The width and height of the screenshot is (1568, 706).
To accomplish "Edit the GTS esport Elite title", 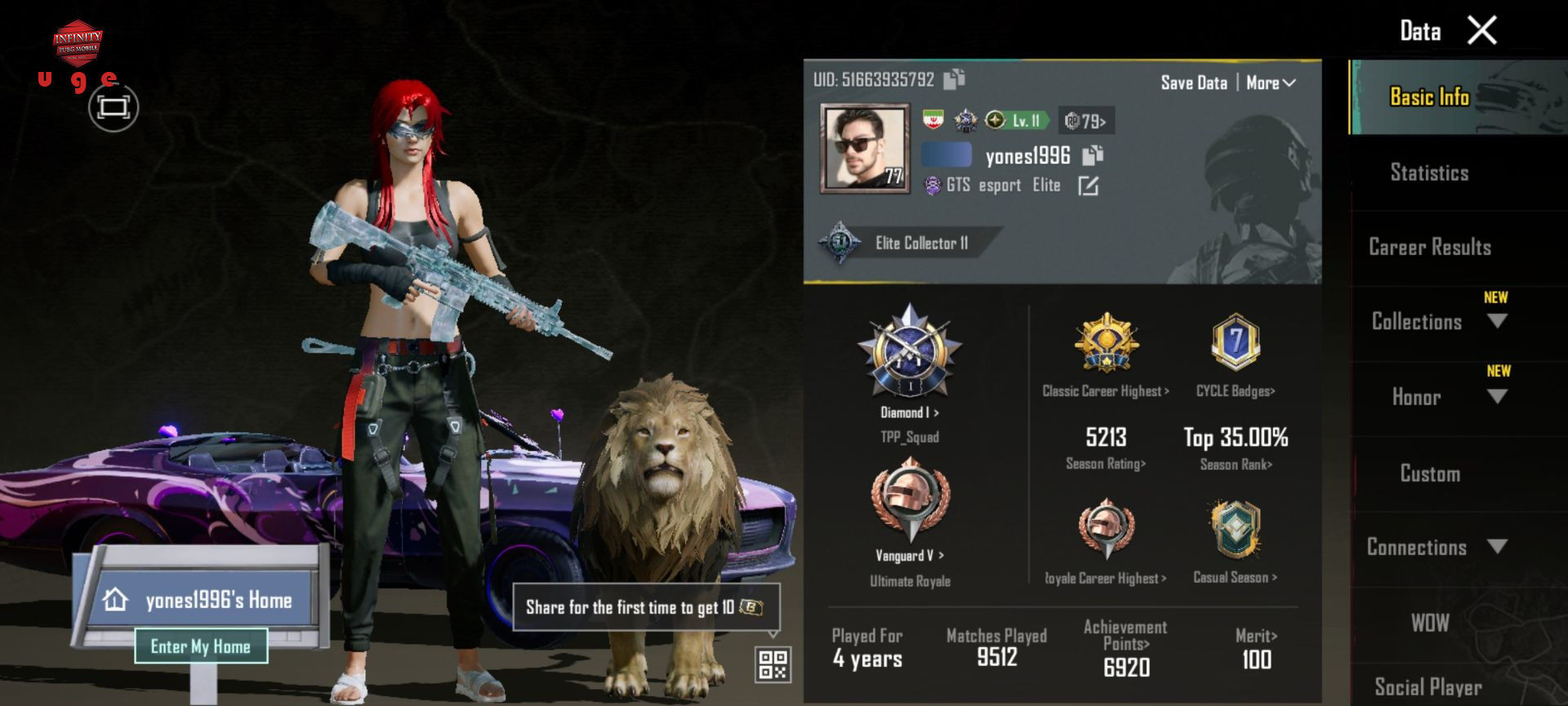I will coord(1088,186).
